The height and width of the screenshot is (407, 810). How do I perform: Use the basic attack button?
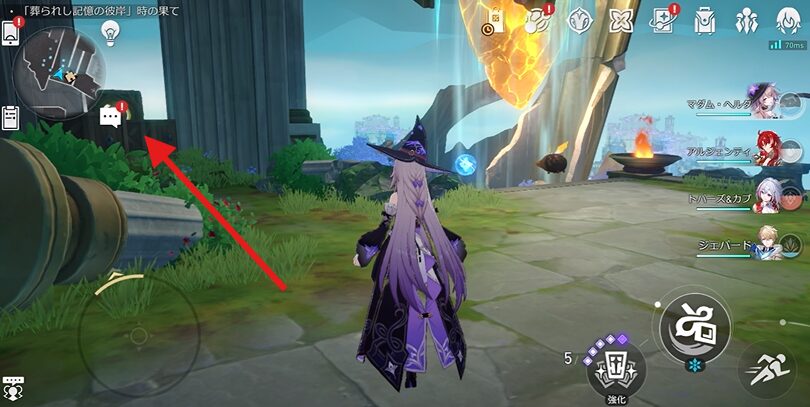tap(693, 326)
